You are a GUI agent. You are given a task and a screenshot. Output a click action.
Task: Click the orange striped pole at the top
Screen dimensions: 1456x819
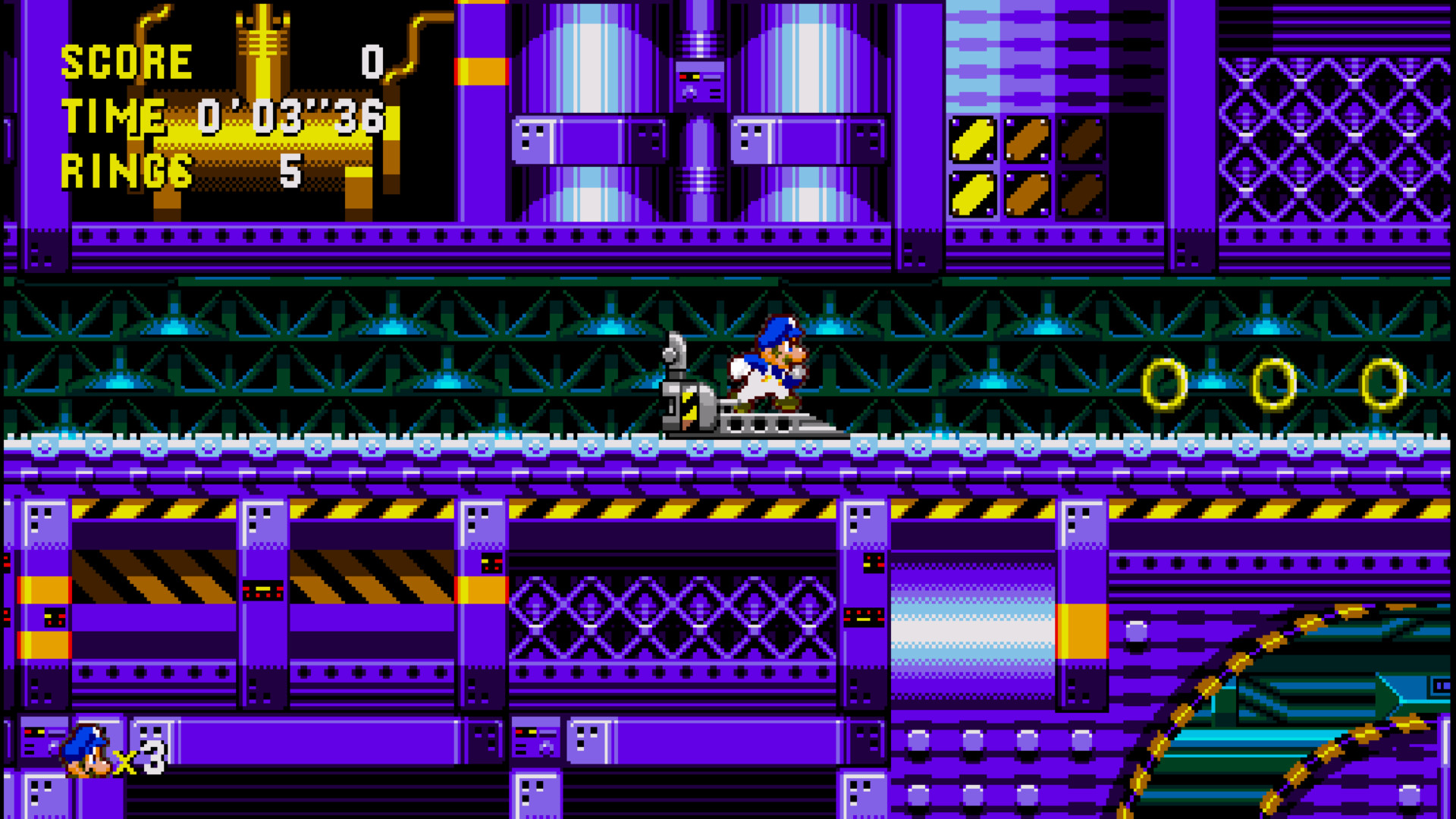point(480,72)
